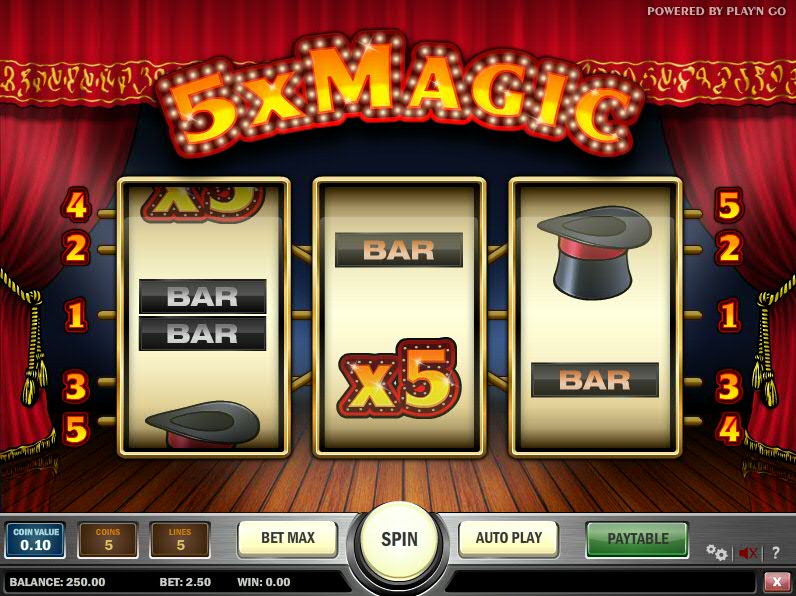Close the game with red X

pos(777,581)
